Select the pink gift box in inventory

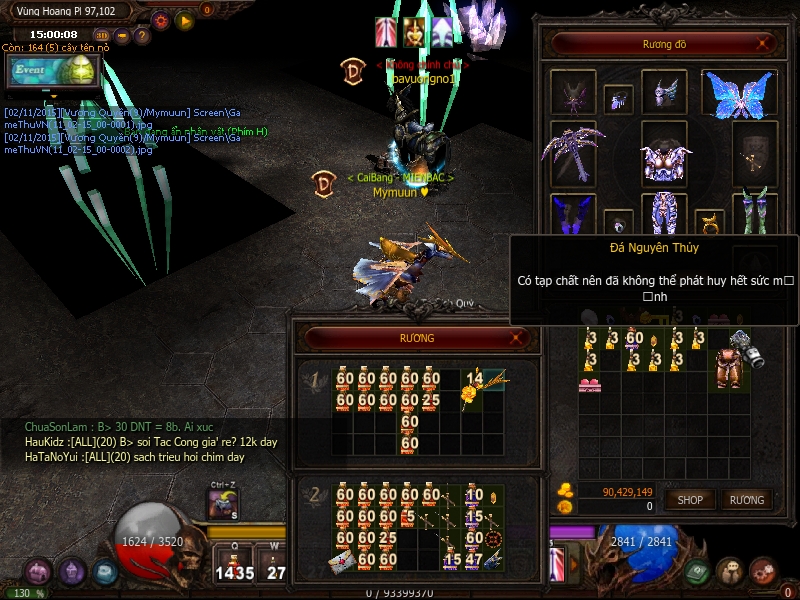coord(590,384)
